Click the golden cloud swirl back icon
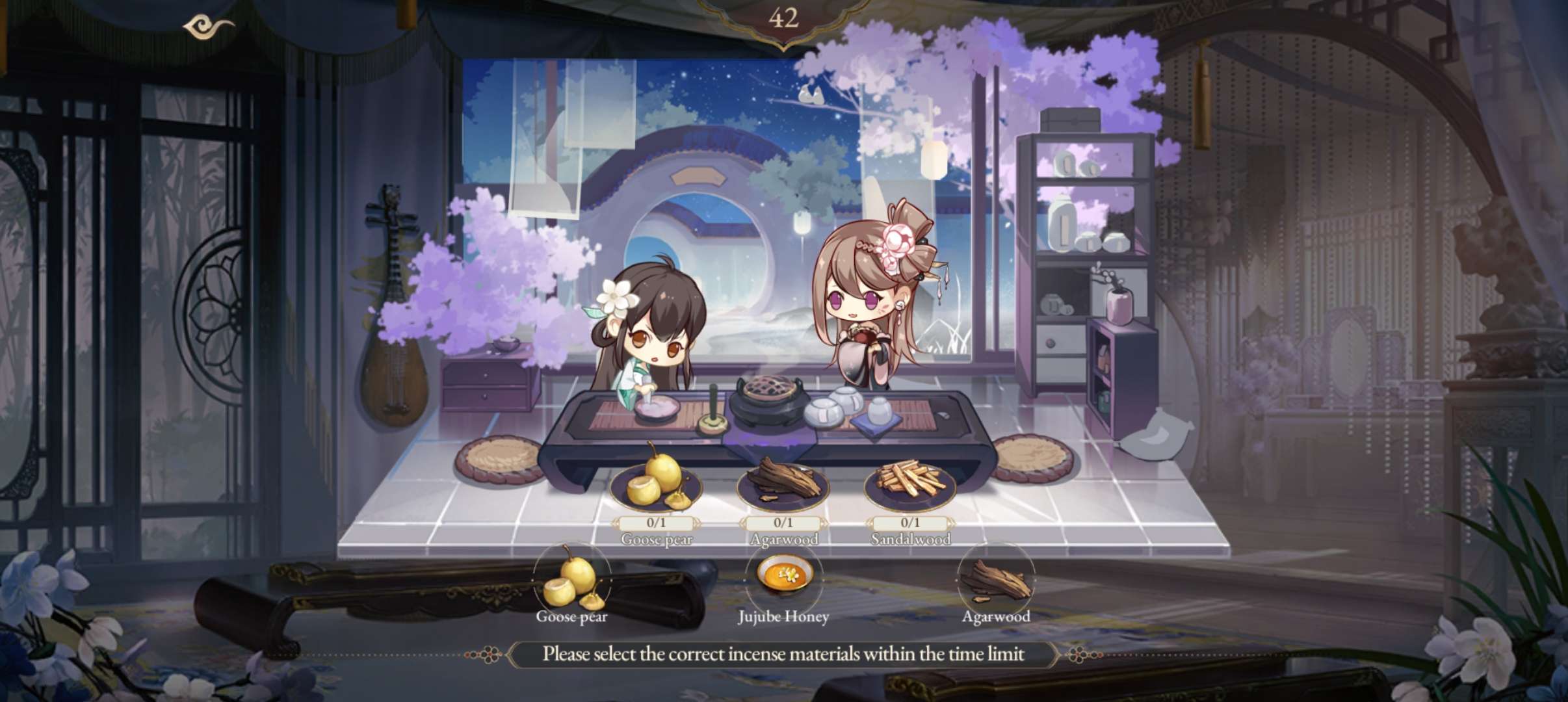This screenshot has height=702, width=1568. 208,27
